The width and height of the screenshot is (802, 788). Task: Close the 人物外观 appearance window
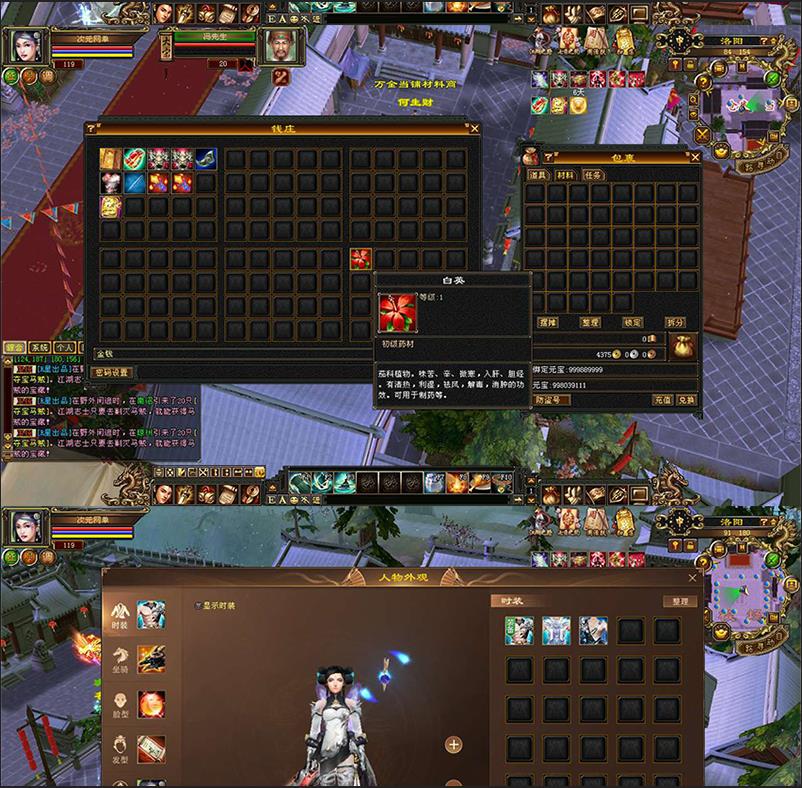pos(693,578)
